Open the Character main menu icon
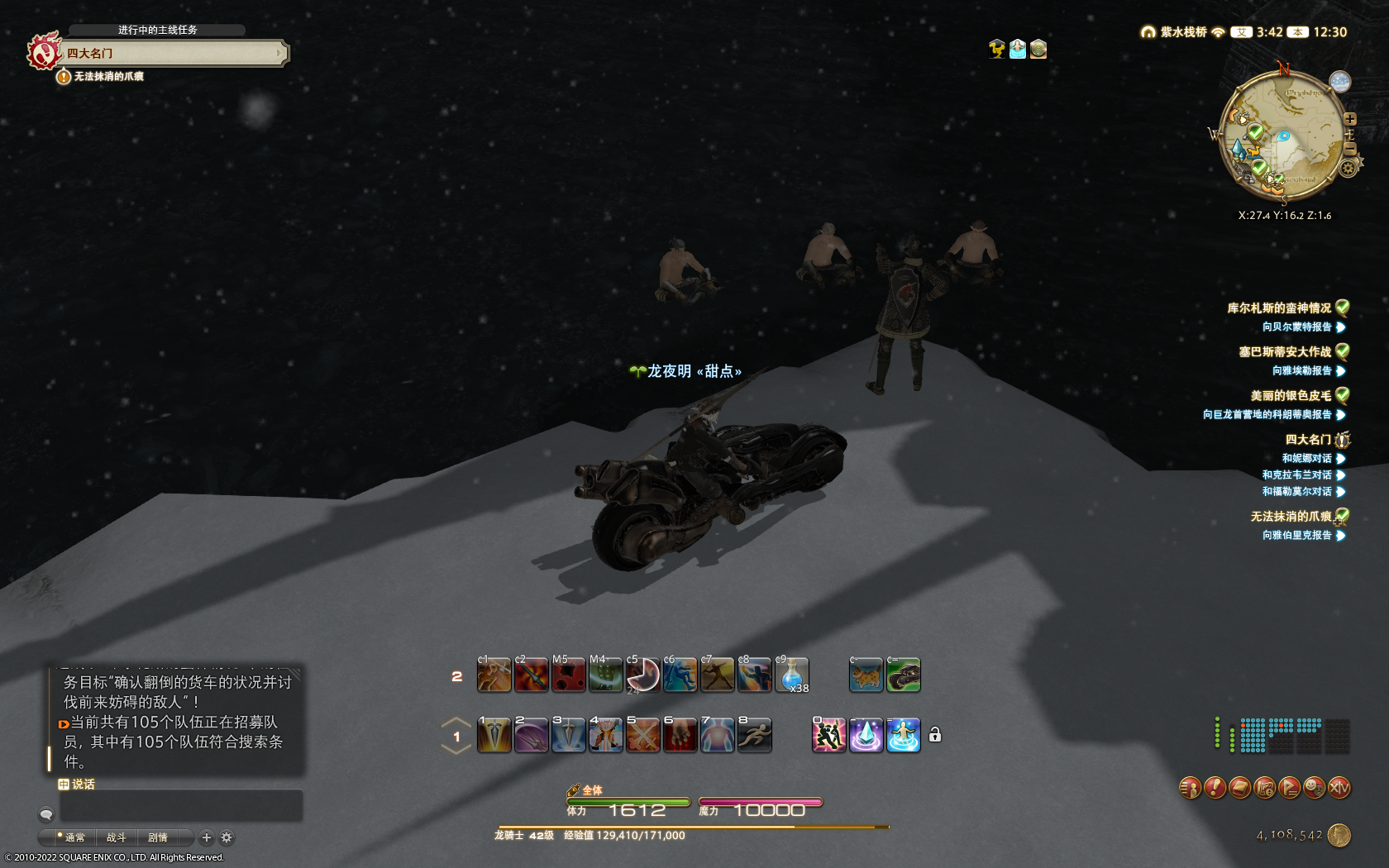Viewport: 1389px width, 868px height. (1190, 788)
